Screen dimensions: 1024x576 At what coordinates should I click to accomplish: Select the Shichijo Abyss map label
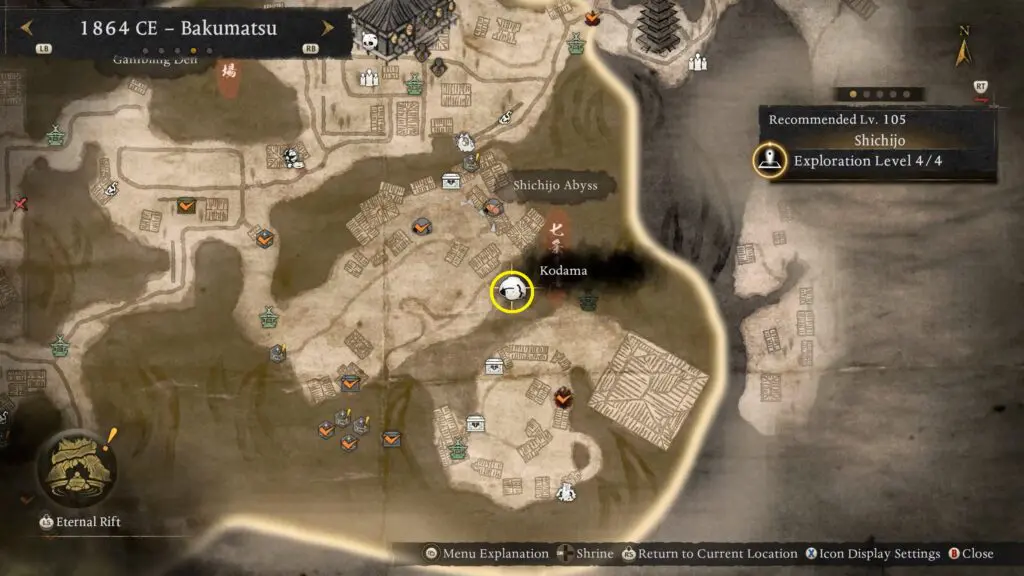tap(555, 185)
